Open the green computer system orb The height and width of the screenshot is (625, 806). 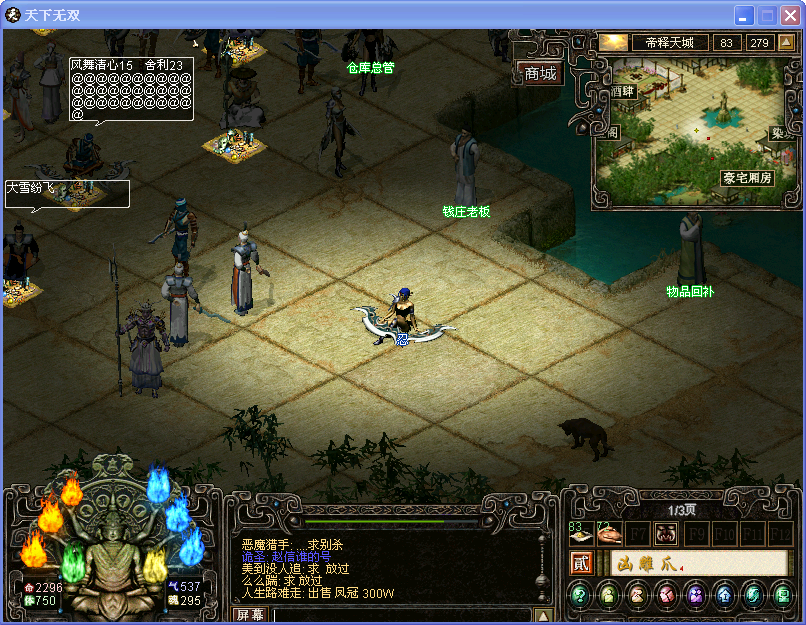[781, 597]
